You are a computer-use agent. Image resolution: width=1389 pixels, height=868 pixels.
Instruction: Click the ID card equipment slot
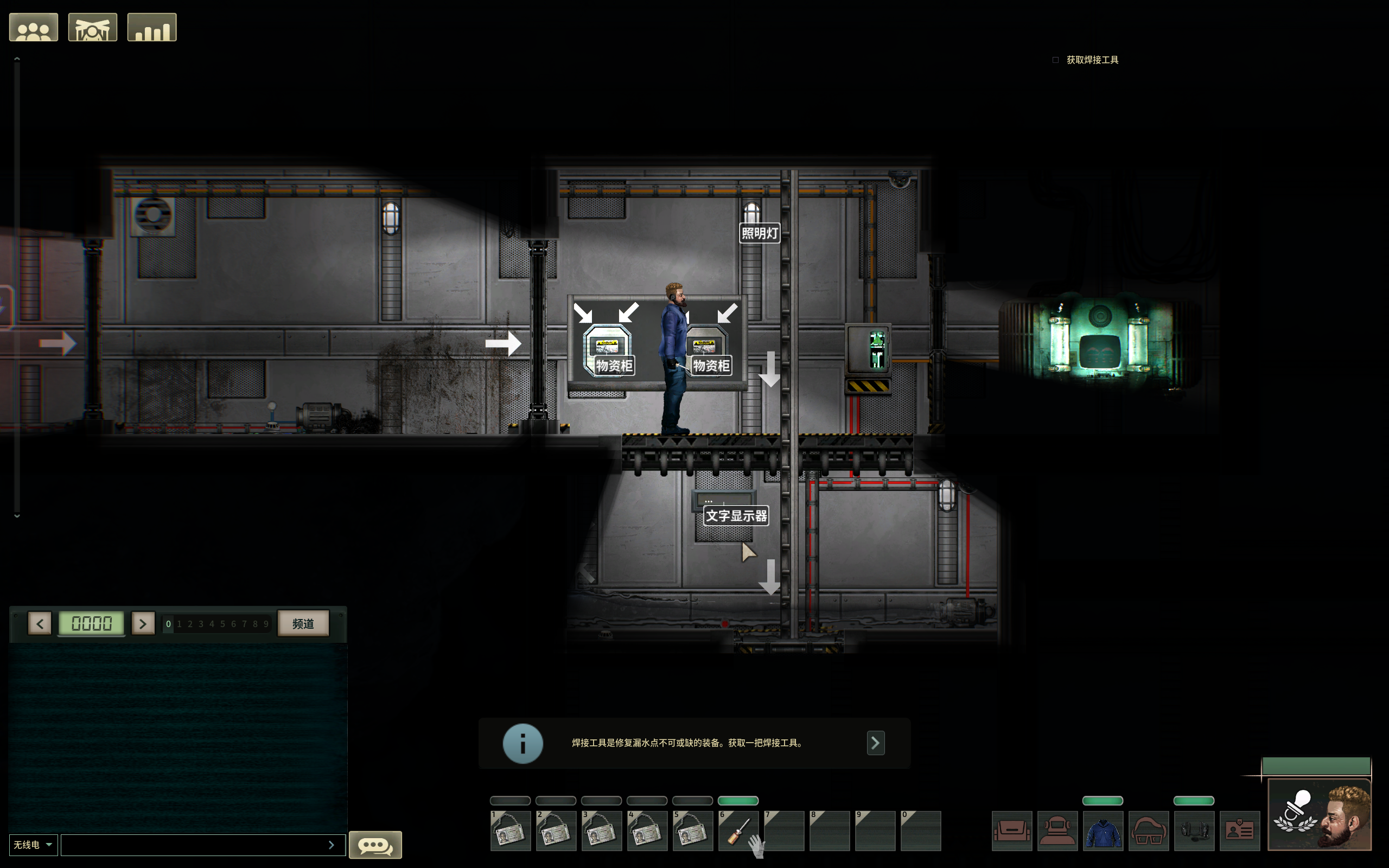point(1240,831)
